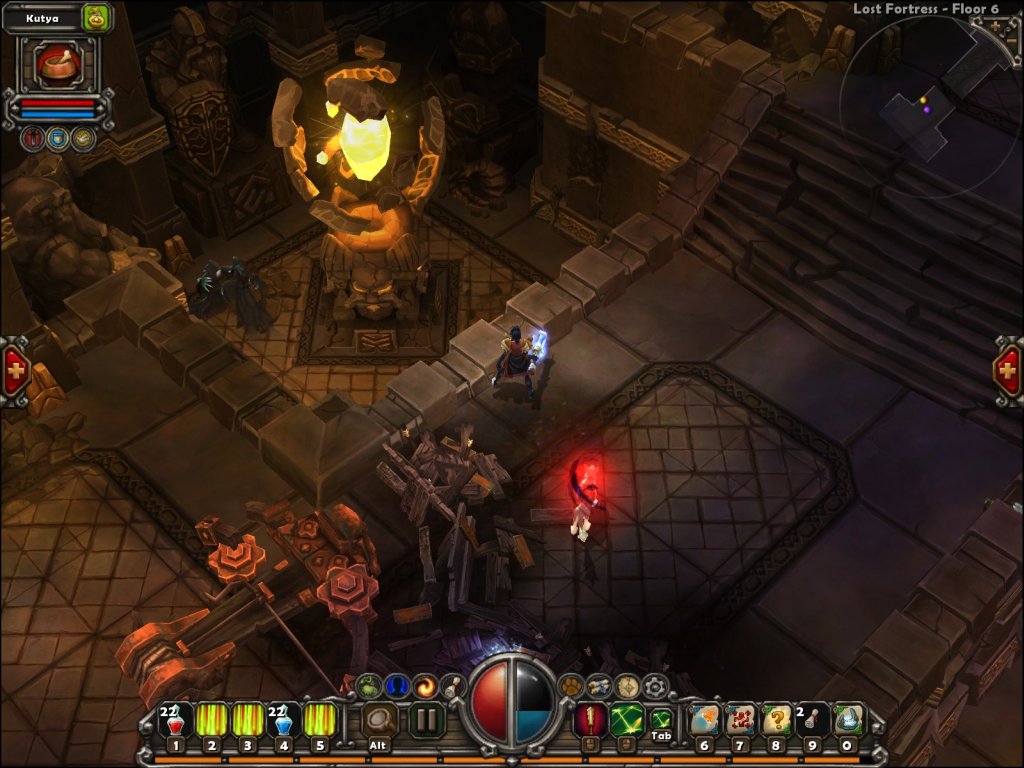1024x768 pixels.
Task: Toggle the pause button on the hotbar
Action: click(x=427, y=719)
